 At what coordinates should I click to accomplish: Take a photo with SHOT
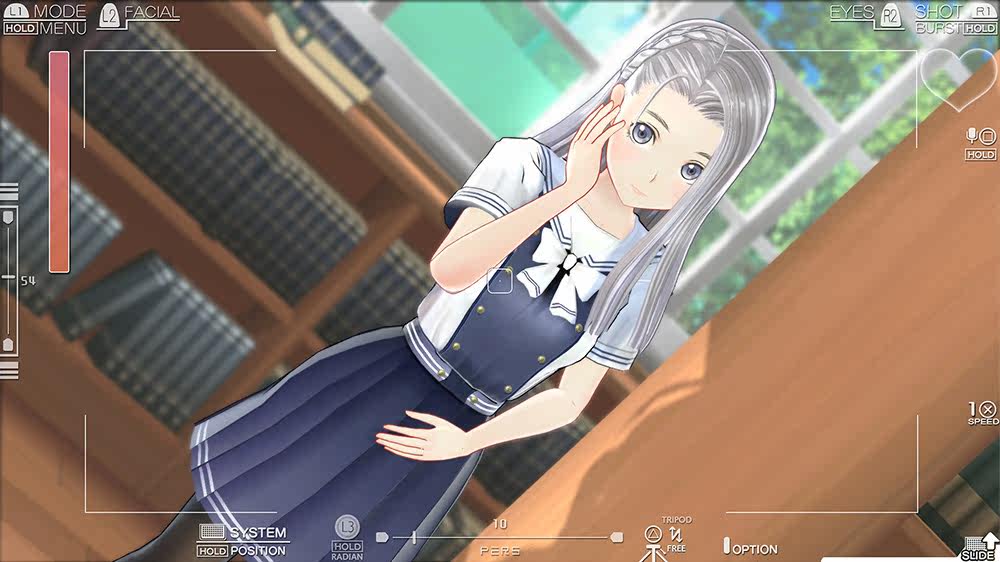[x=939, y=11]
